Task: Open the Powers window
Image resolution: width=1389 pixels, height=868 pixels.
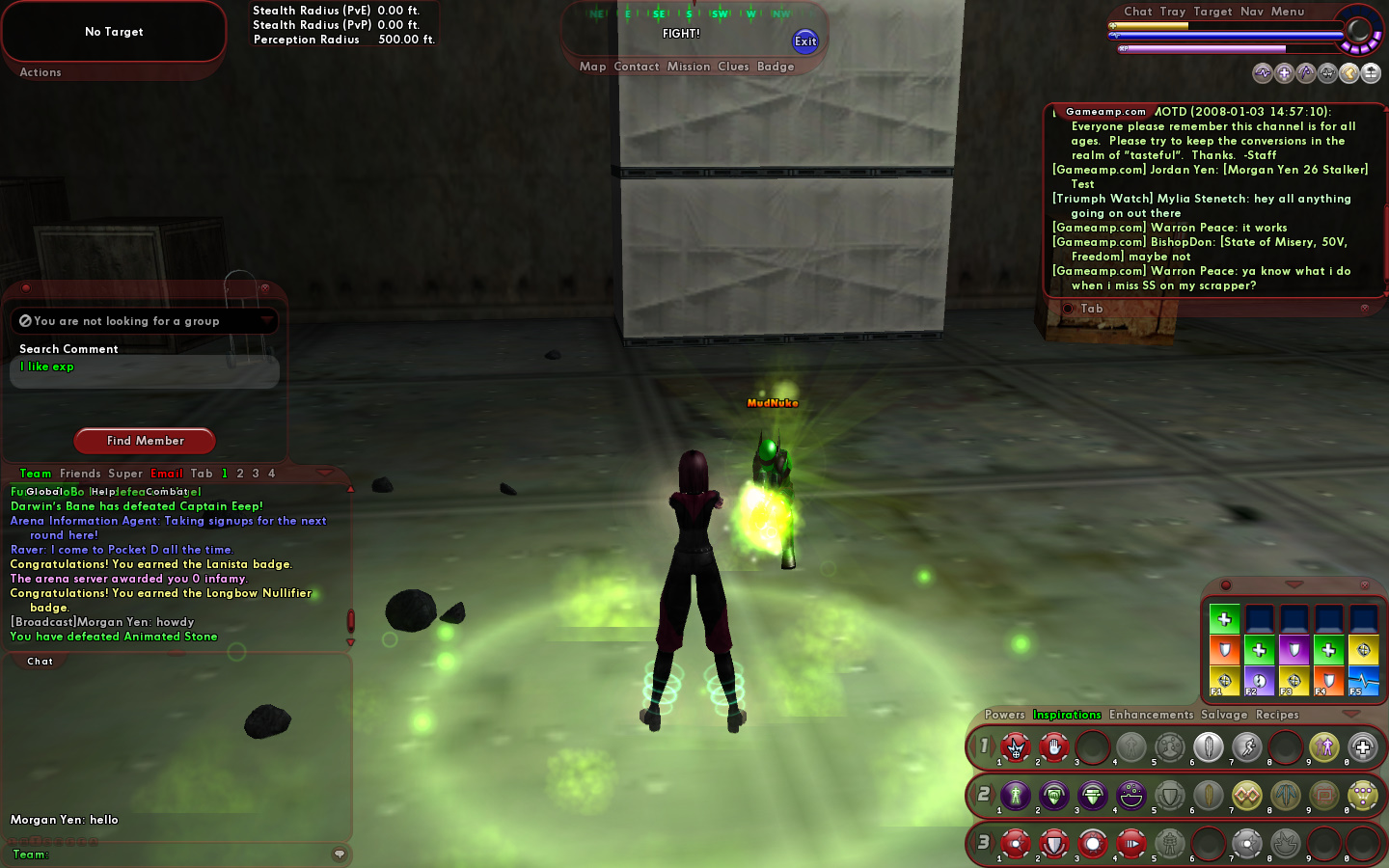Action: click(1004, 715)
